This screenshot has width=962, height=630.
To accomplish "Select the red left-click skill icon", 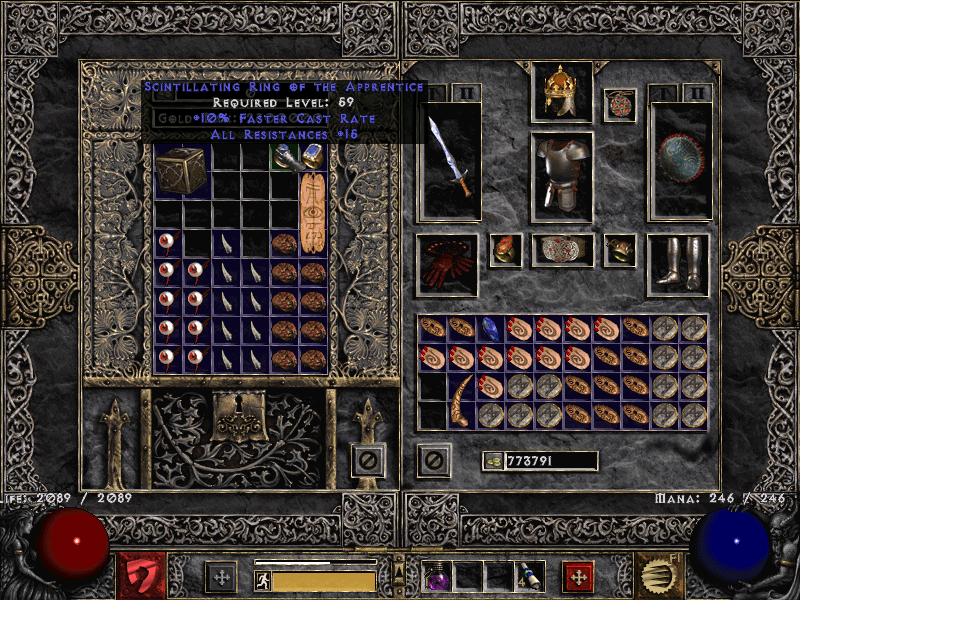I will pyautogui.click(x=142, y=576).
